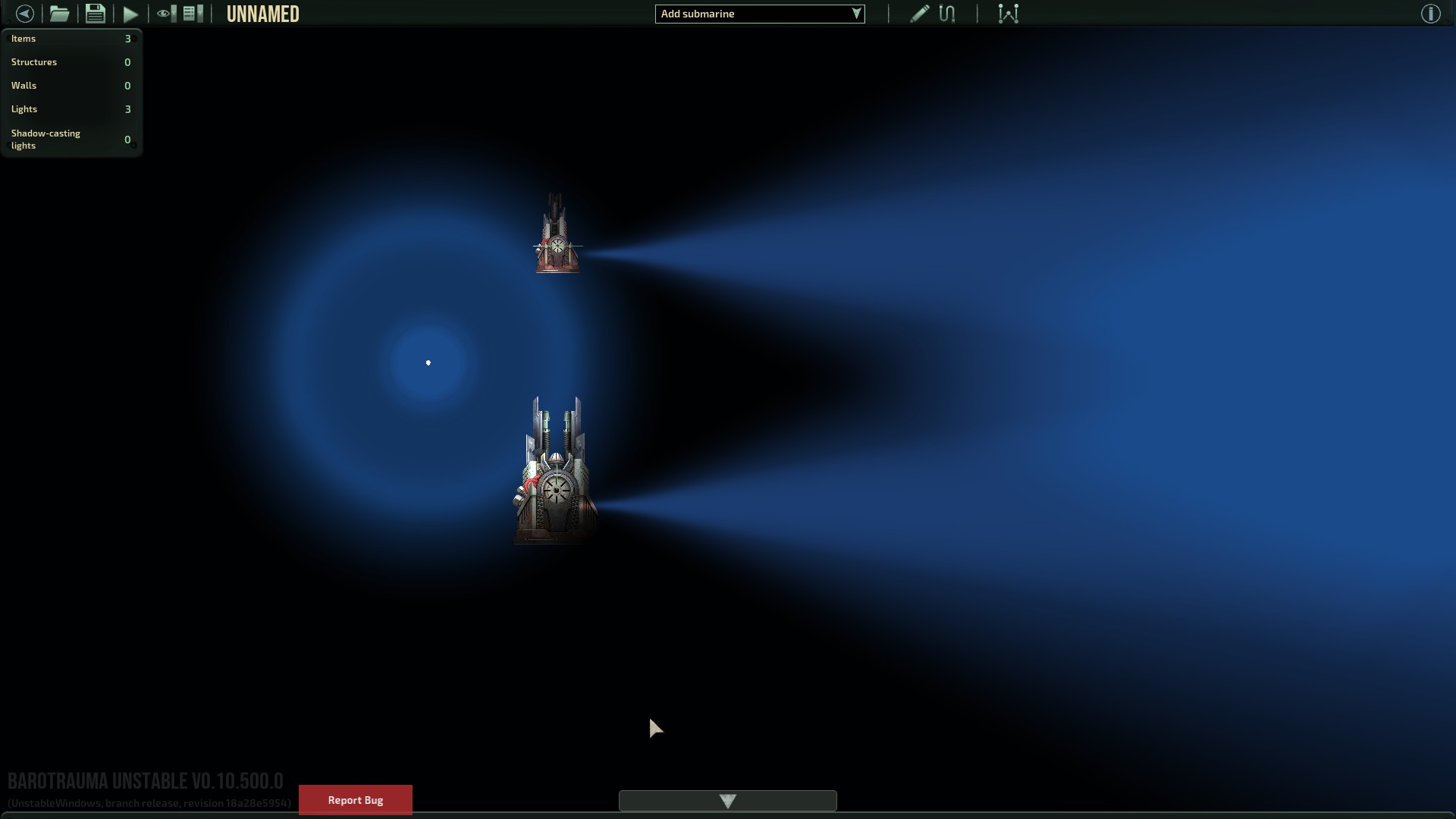Open a saved submarine file

(59, 13)
